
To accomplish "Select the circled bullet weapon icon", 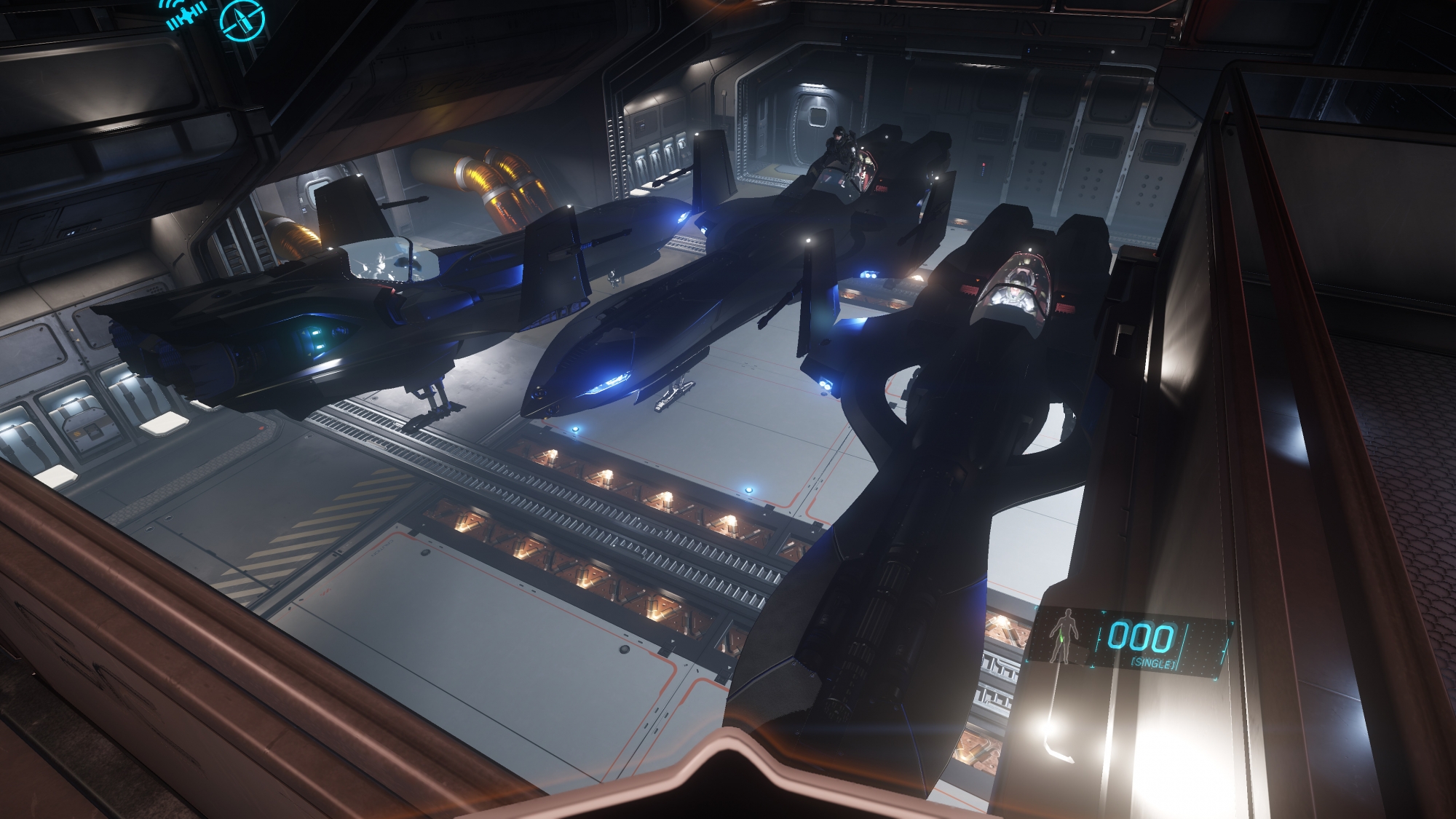I will [x=242, y=20].
